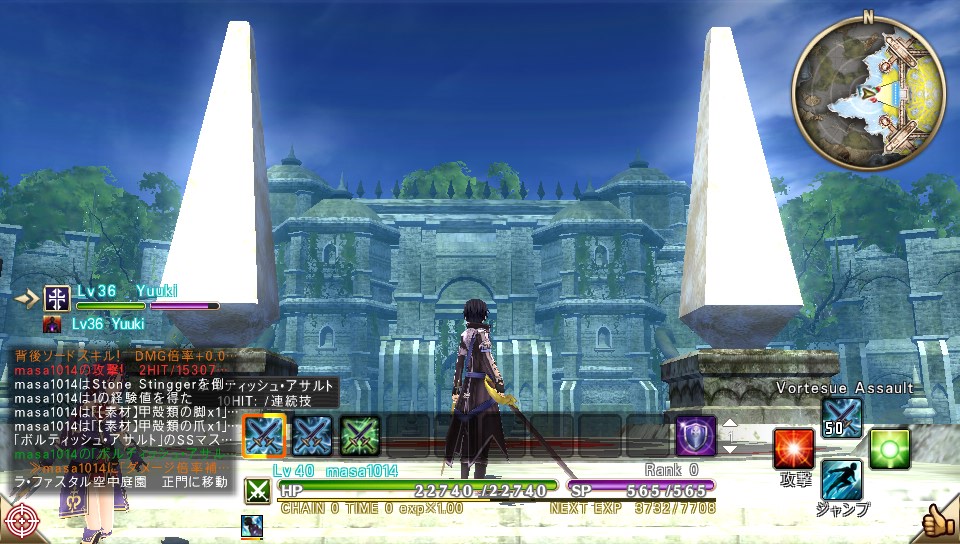Tap the ジャンプ jump button
The height and width of the screenshot is (544, 960).
coord(841,480)
